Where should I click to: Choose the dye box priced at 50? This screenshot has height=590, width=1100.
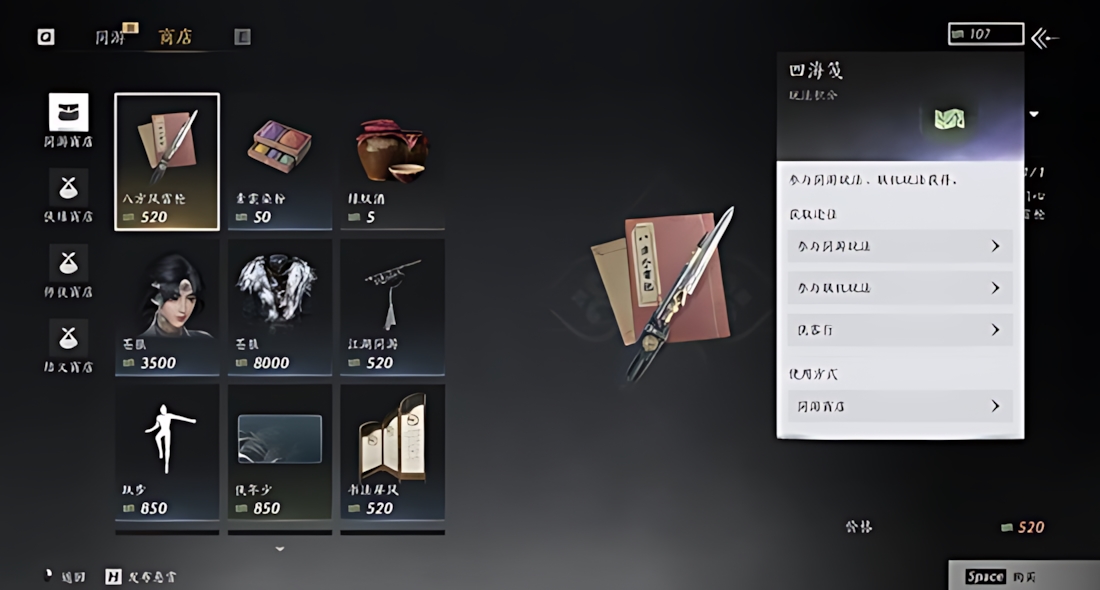click(x=280, y=161)
